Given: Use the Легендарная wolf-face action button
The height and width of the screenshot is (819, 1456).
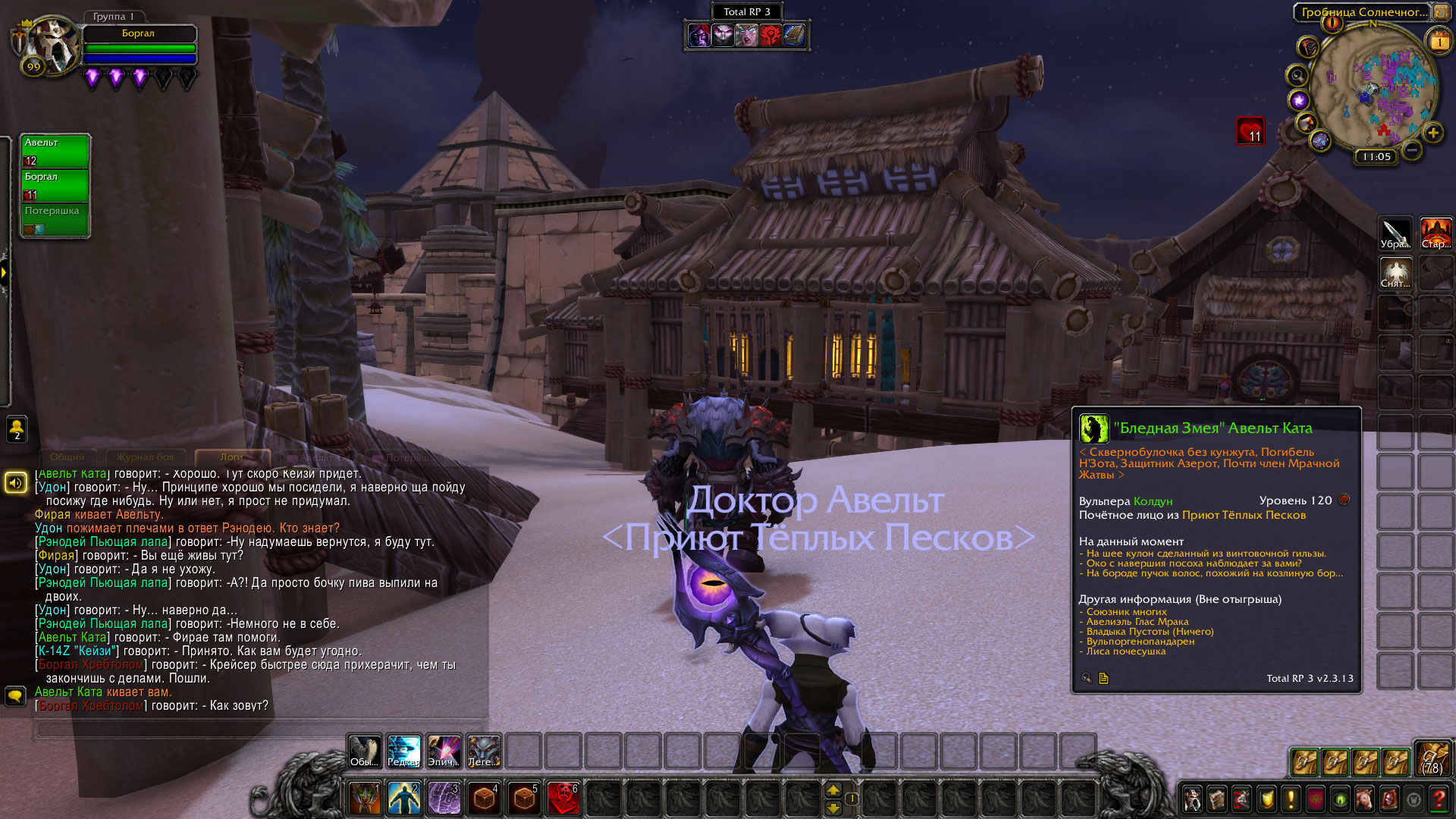Looking at the screenshot, I should 484,752.
